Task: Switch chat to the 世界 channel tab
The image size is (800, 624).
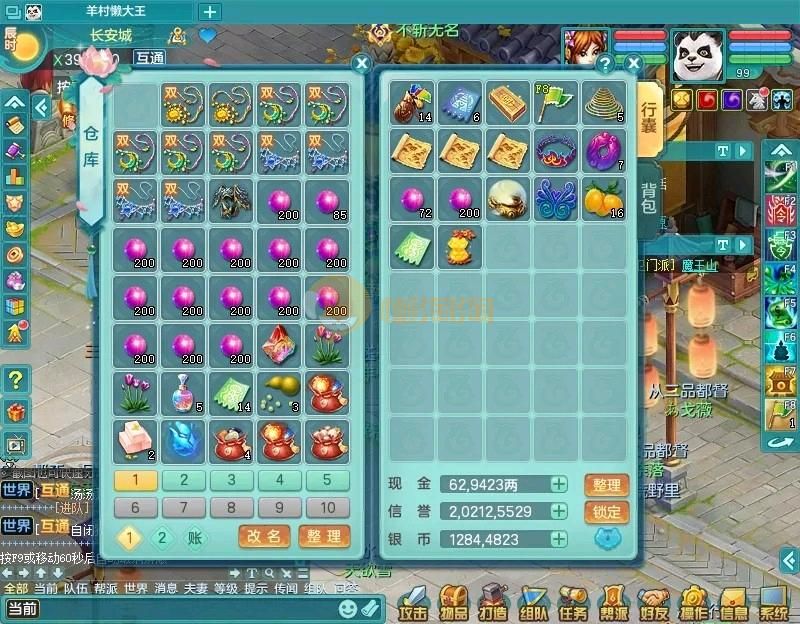Action: tap(136, 589)
